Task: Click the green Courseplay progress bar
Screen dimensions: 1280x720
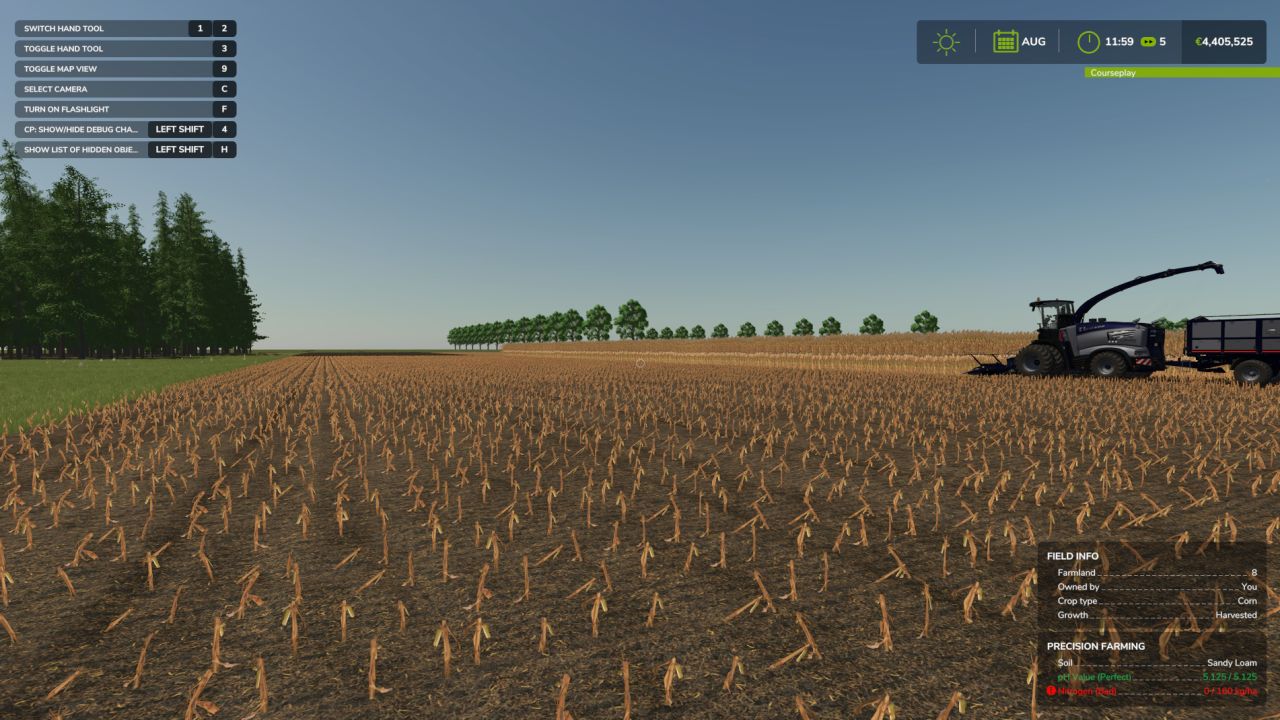Action: pyautogui.click(x=1180, y=73)
